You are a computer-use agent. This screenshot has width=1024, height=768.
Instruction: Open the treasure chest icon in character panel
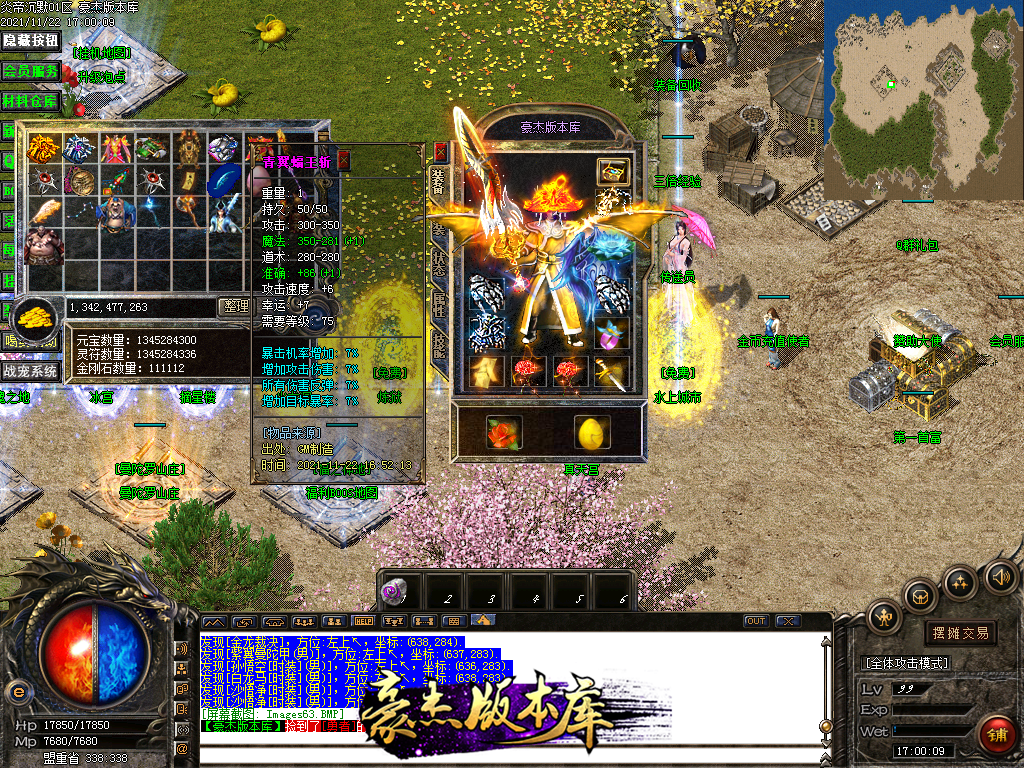612,170
